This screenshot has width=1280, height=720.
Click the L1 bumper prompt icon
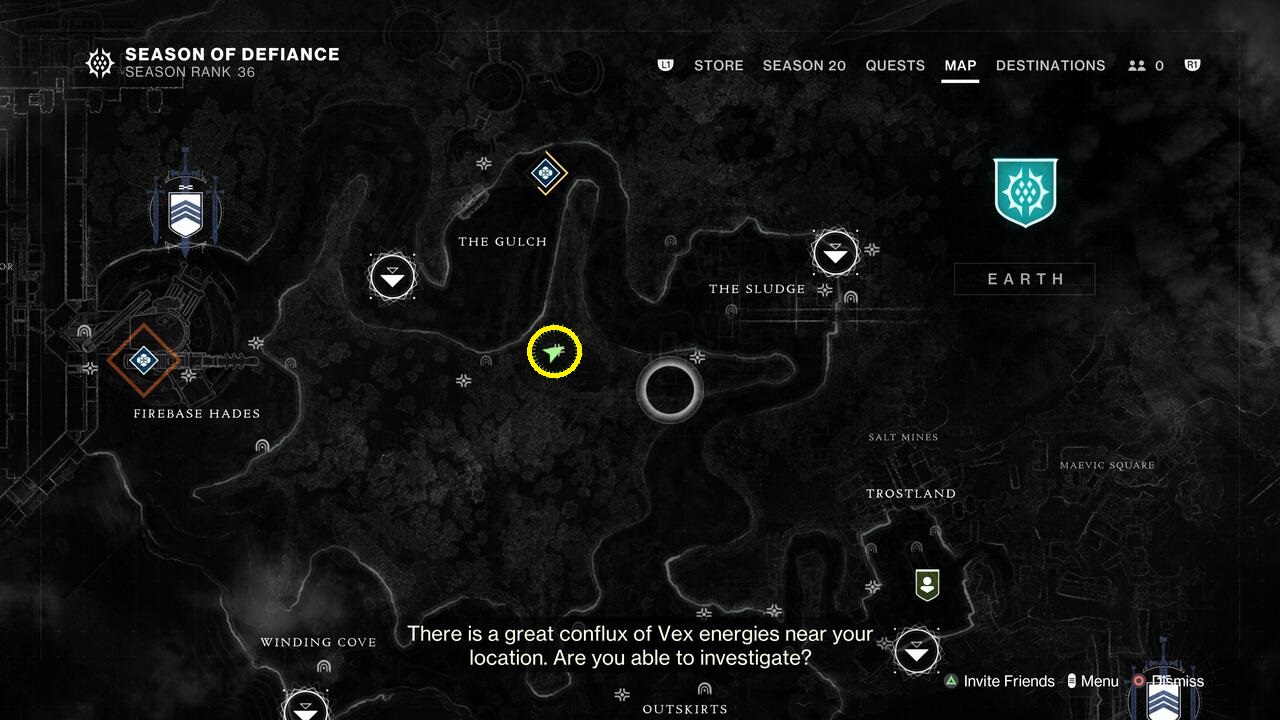[x=666, y=65]
